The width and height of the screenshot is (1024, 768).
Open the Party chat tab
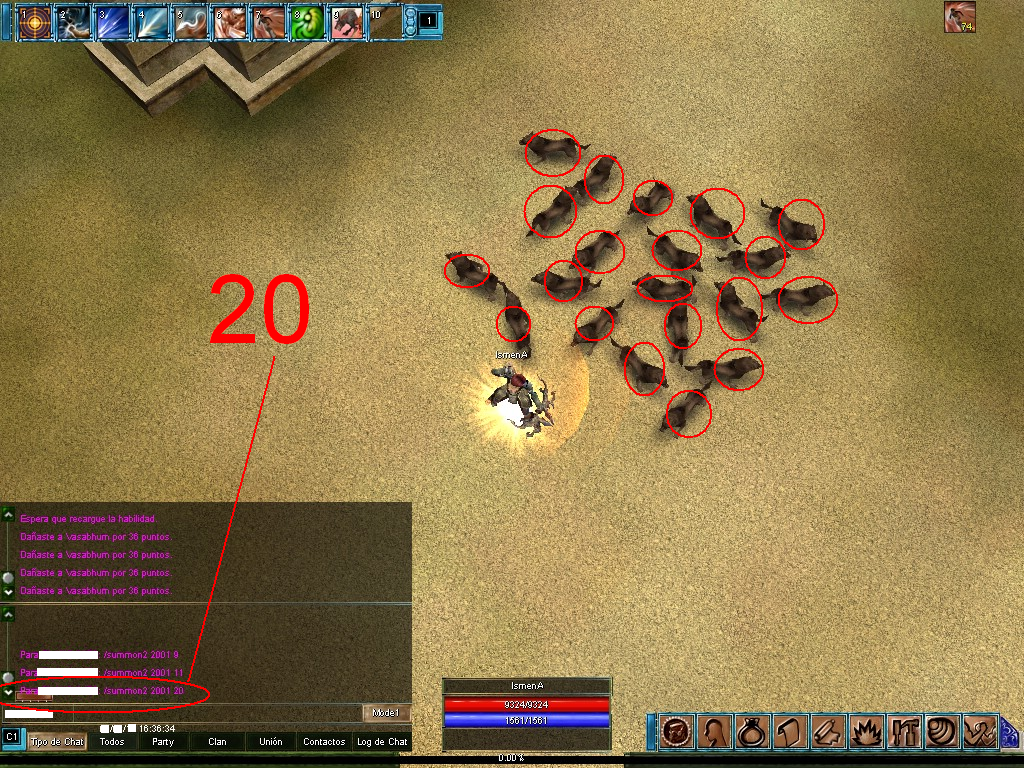164,742
